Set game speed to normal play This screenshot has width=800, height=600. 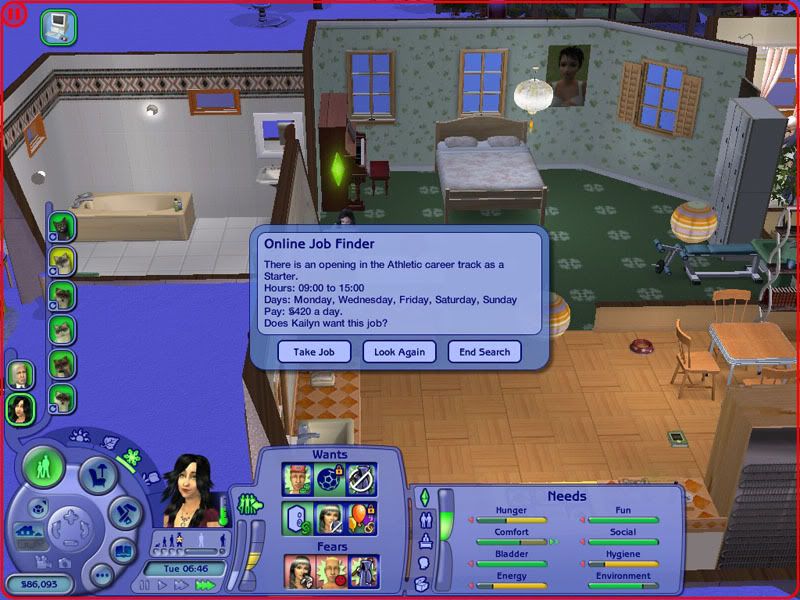[164, 585]
